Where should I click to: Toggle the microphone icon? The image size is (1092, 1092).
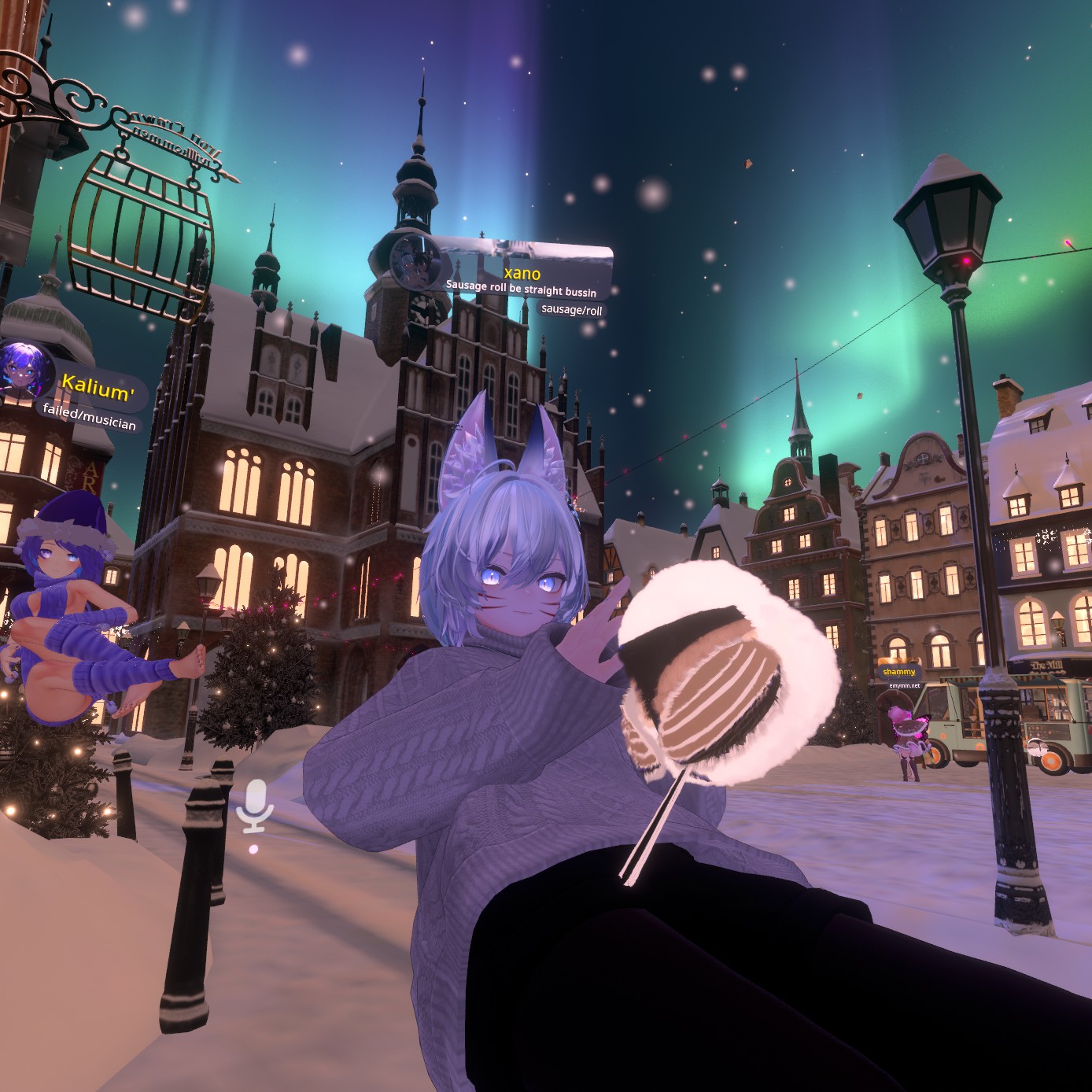(254, 806)
